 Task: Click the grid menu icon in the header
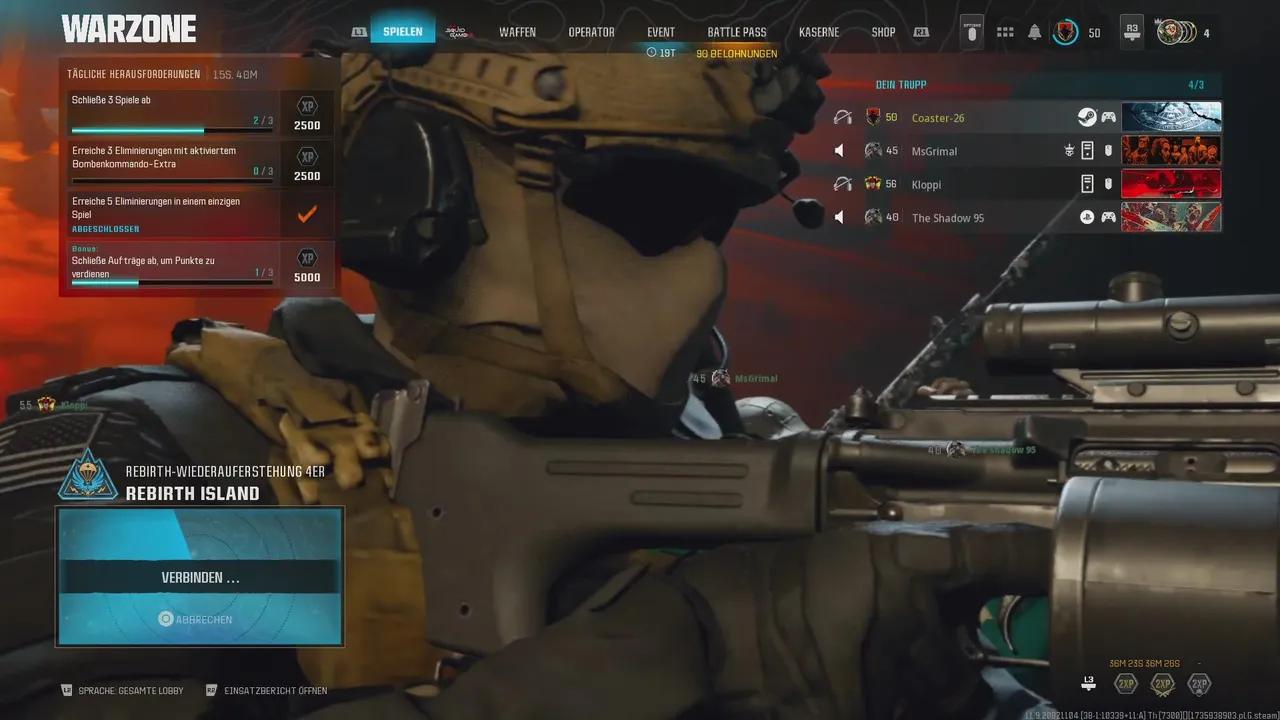pos(1004,31)
